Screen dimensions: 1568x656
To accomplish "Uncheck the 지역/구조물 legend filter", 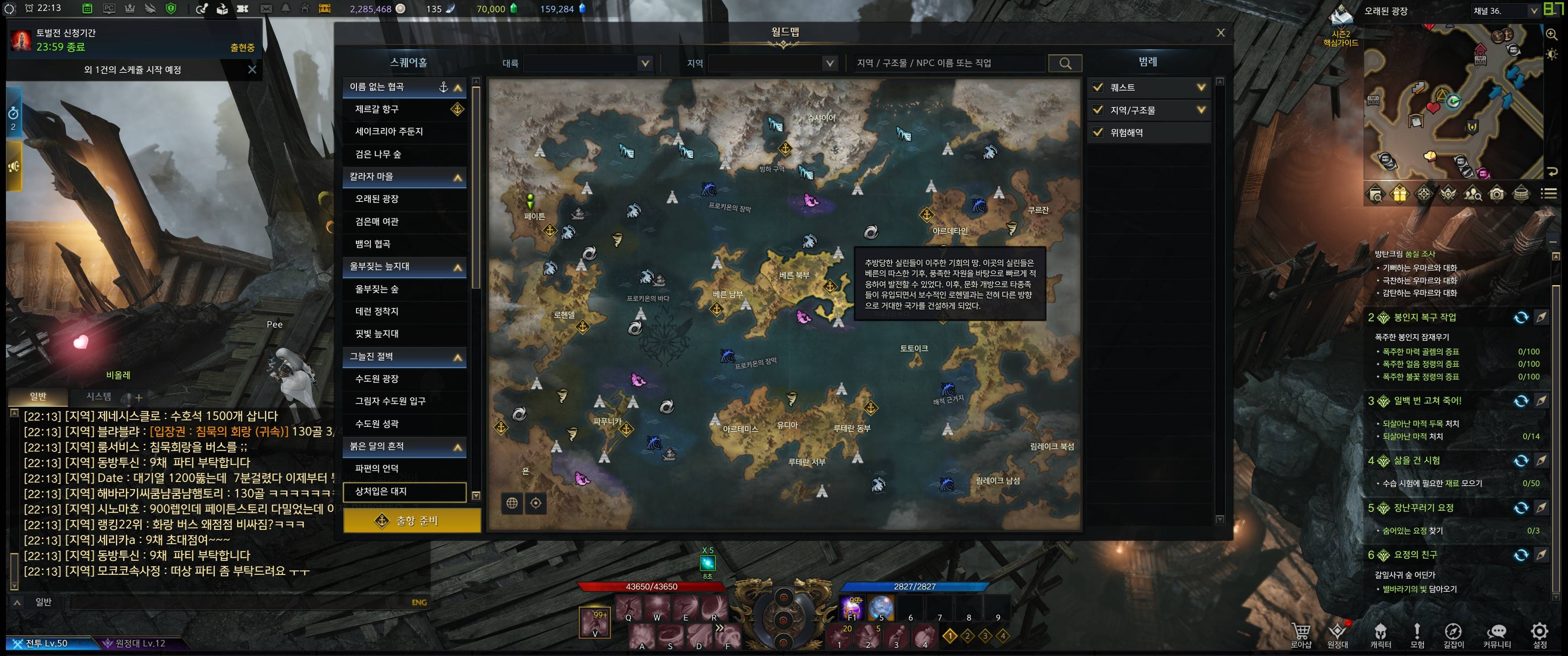I will pyautogui.click(x=1098, y=110).
